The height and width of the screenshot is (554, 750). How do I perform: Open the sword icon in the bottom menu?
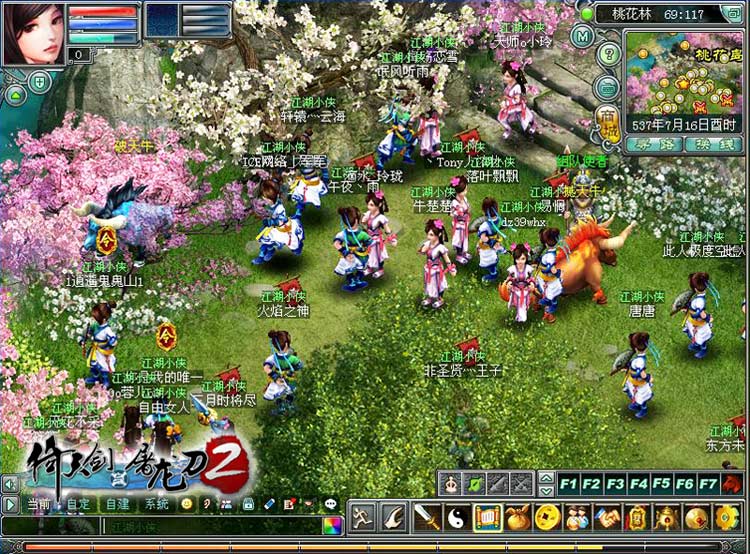pos(428,517)
